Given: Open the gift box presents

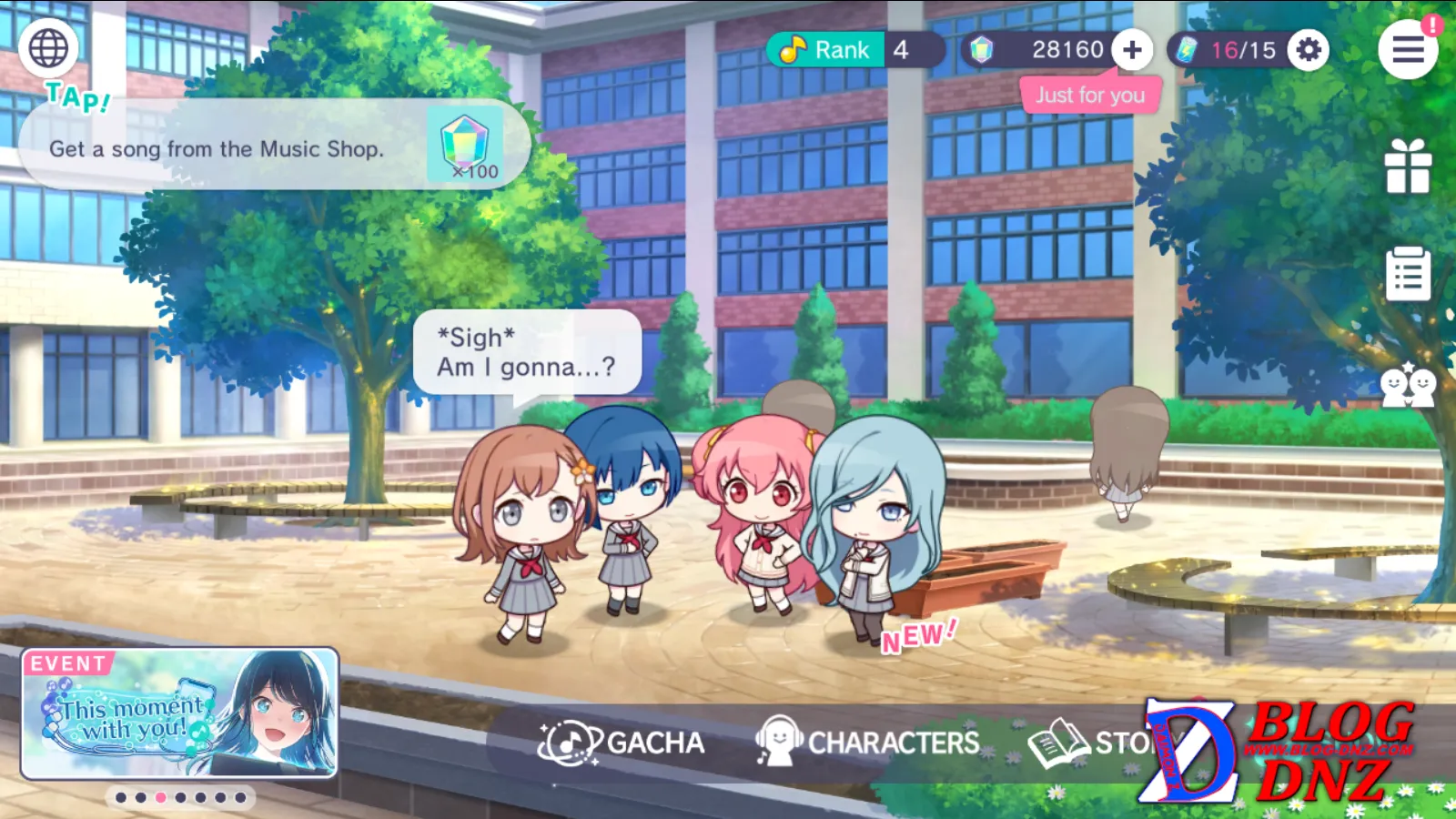Looking at the screenshot, I should (x=1408, y=167).
